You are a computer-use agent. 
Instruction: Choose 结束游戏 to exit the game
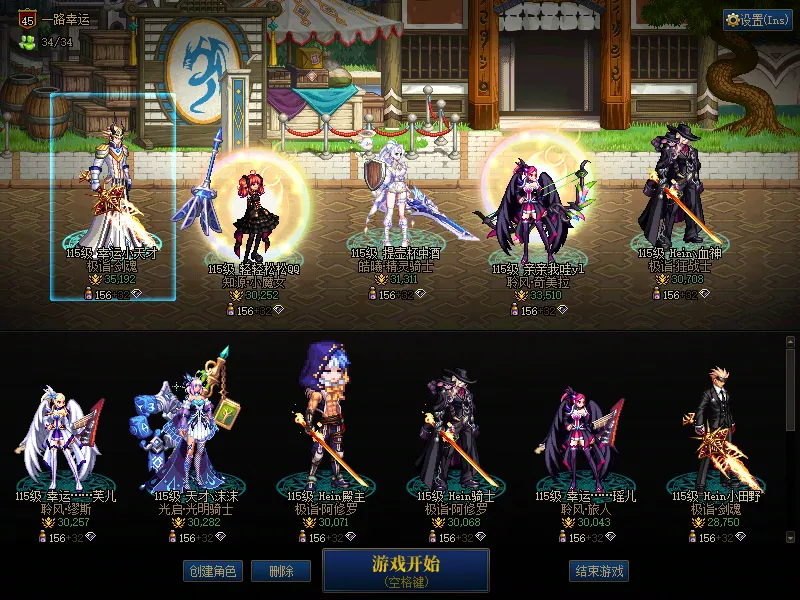pos(599,571)
